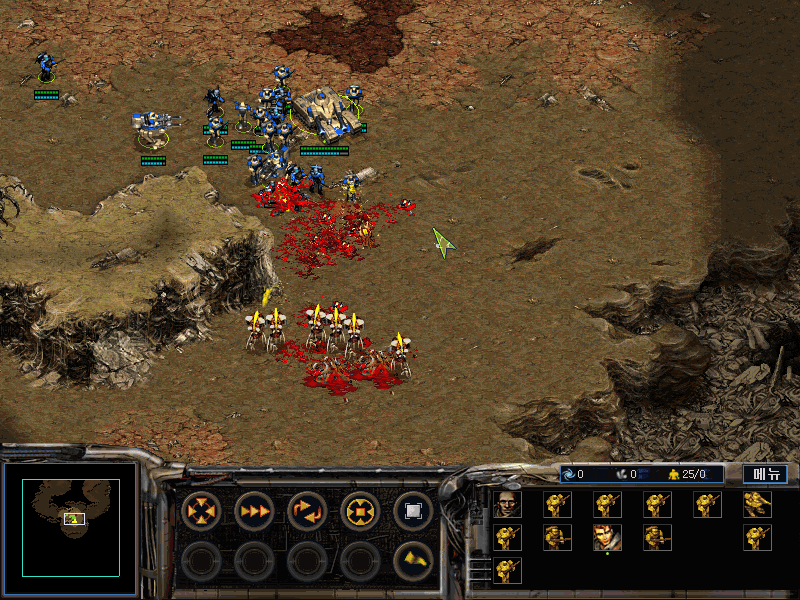Choose the triple-arrow command button
This screenshot has height=600, width=800.
pos(254,512)
